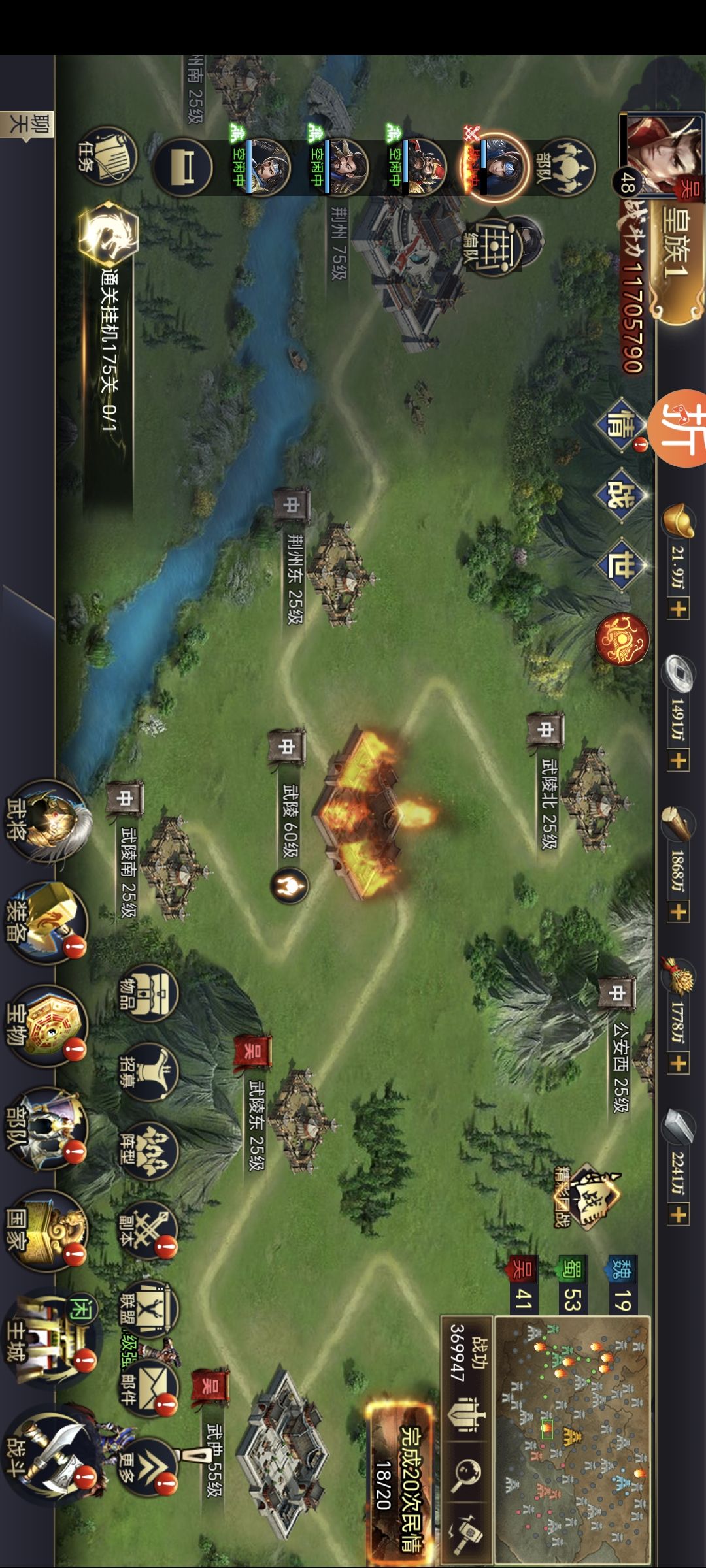Open the 副本 dungeon icon

tap(148, 1230)
